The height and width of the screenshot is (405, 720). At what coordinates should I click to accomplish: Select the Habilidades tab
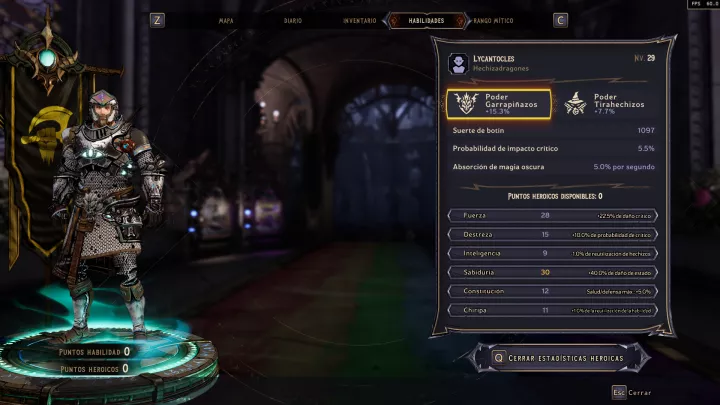coord(426,19)
